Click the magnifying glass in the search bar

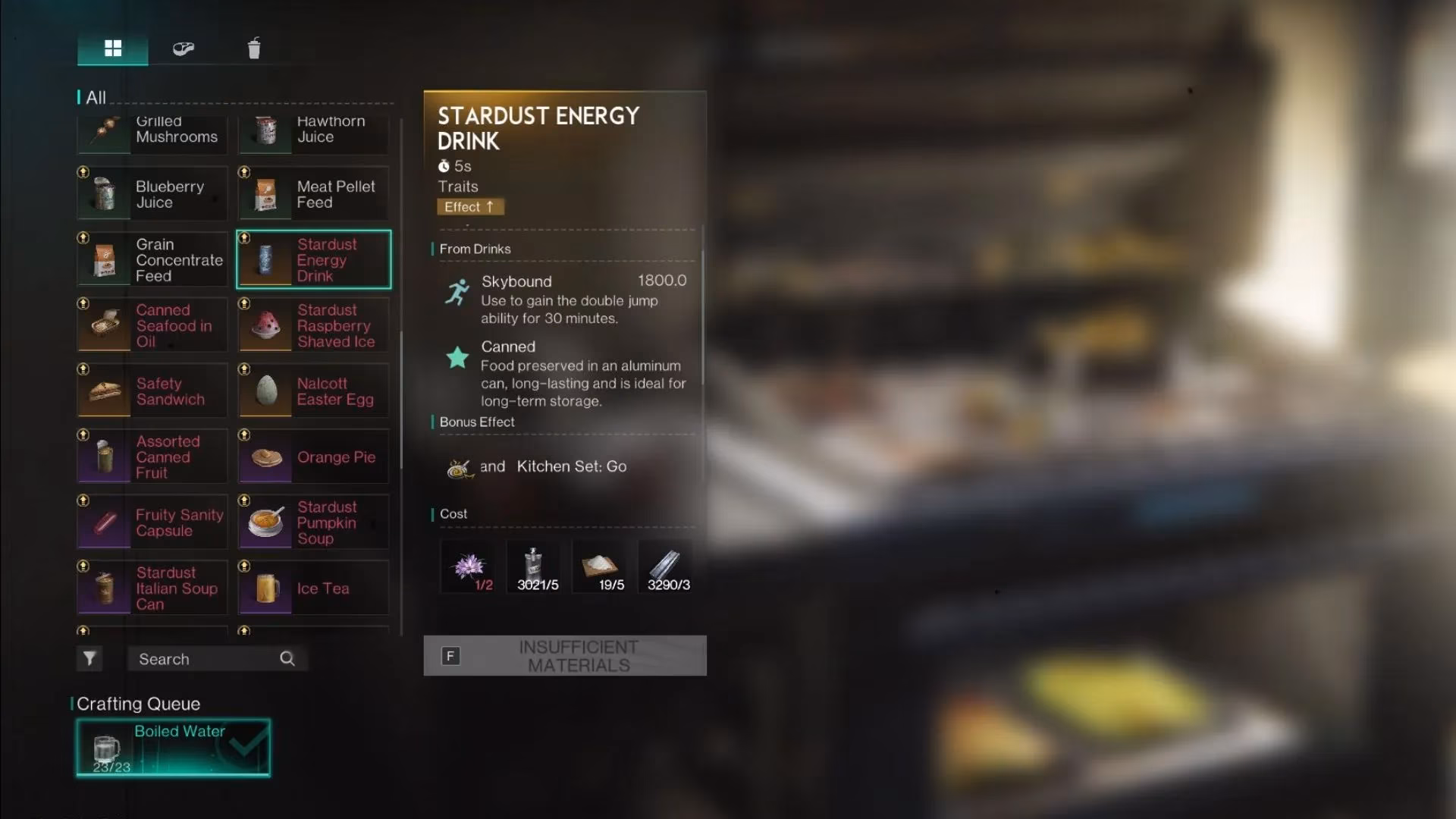pyautogui.click(x=287, y=658)
